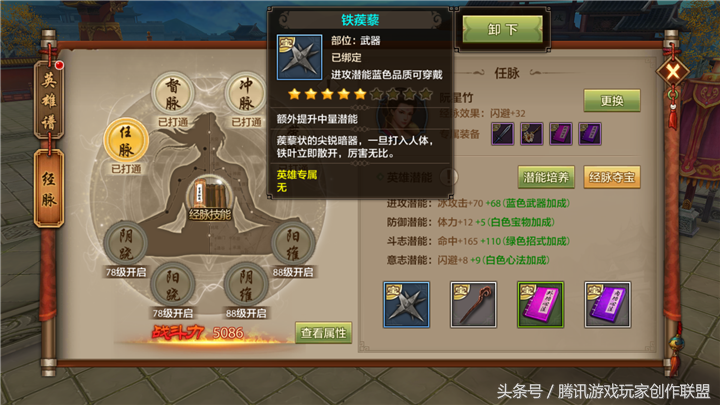The width and height of the screenshot is (720, 405).
Task: Select the wooden staff treasure slot
Action: pyautogui.click(x=473, y=305)
